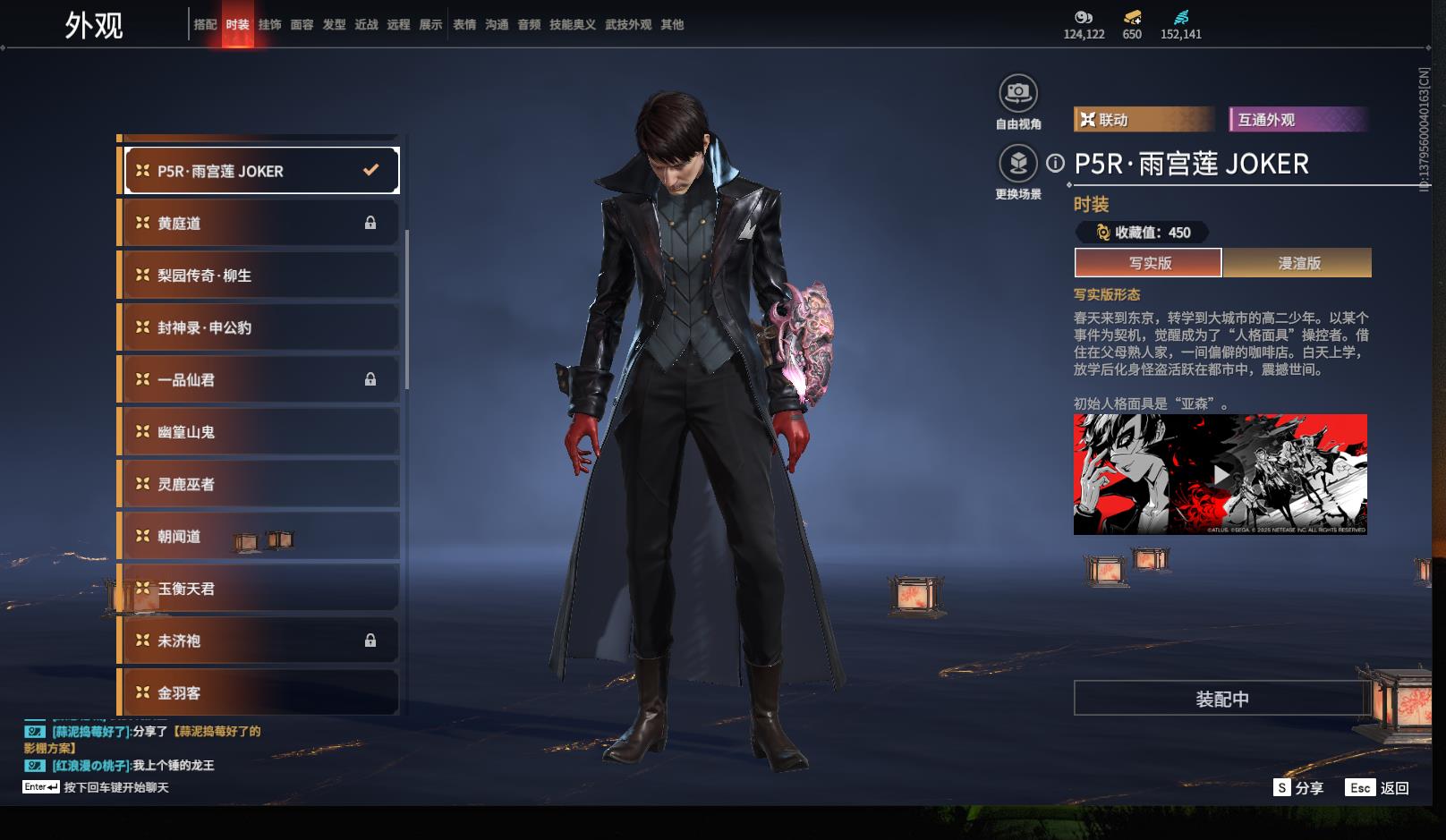The height and width of the screenshot is (840, 1446).
Task: Switch to the 发型 hairstyle tab
Action: (334, 25)
